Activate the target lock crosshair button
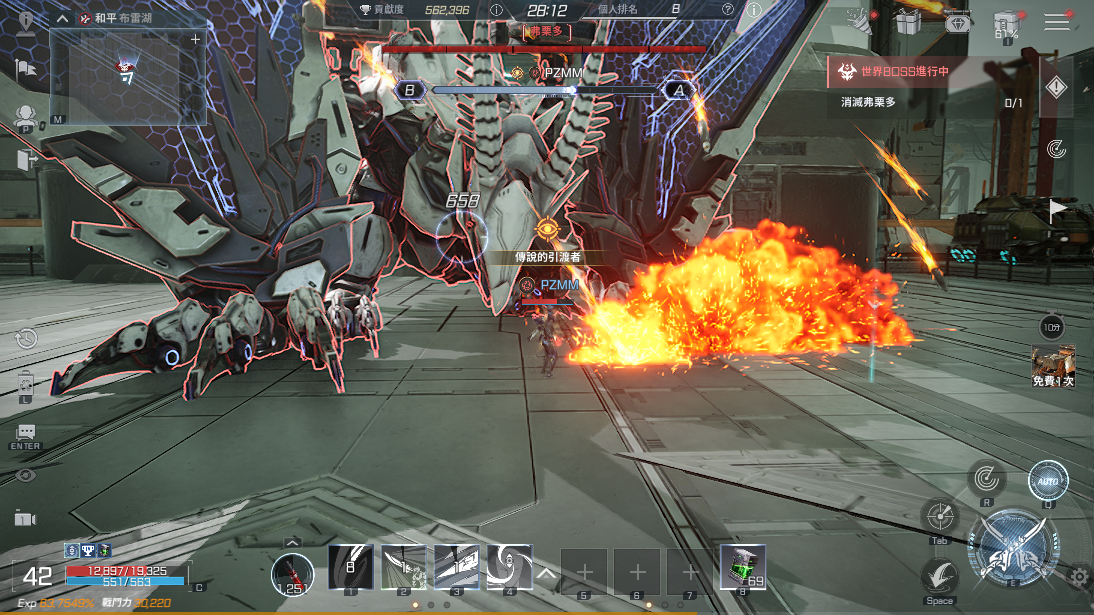Image resolution: width=1094 pixels, height=615 pixels. (x=940, y=517)
